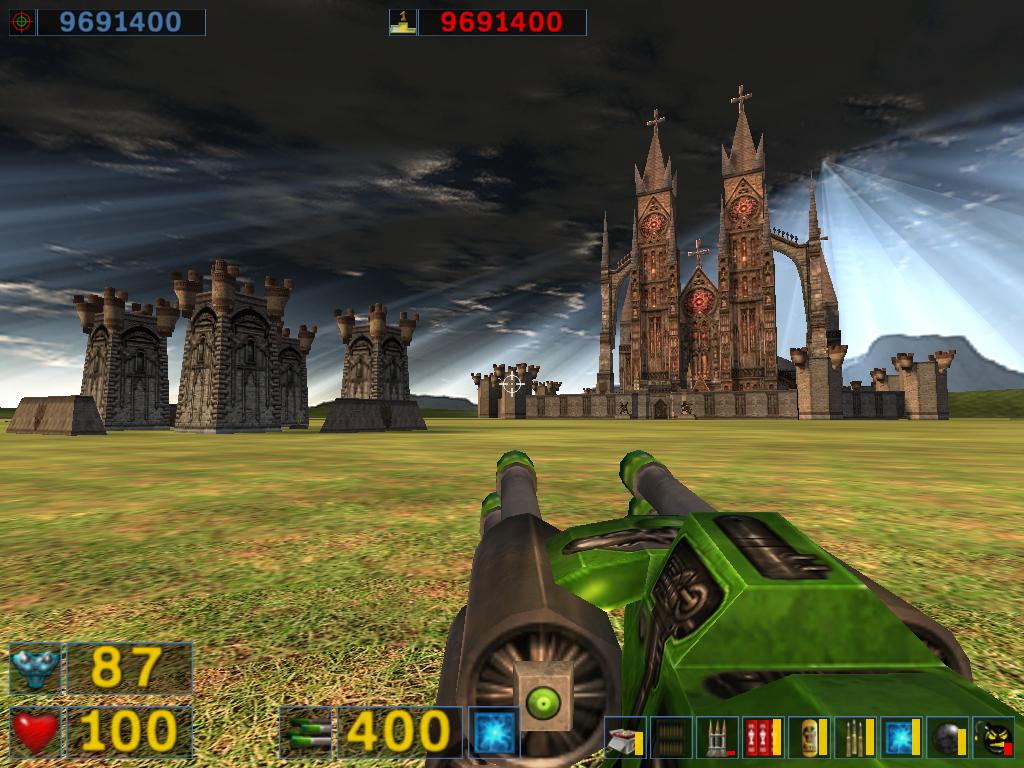This screenshot has height=768, width=1024.
Task: Select the red grenade pack ammo icon
Action: point(763,739)
